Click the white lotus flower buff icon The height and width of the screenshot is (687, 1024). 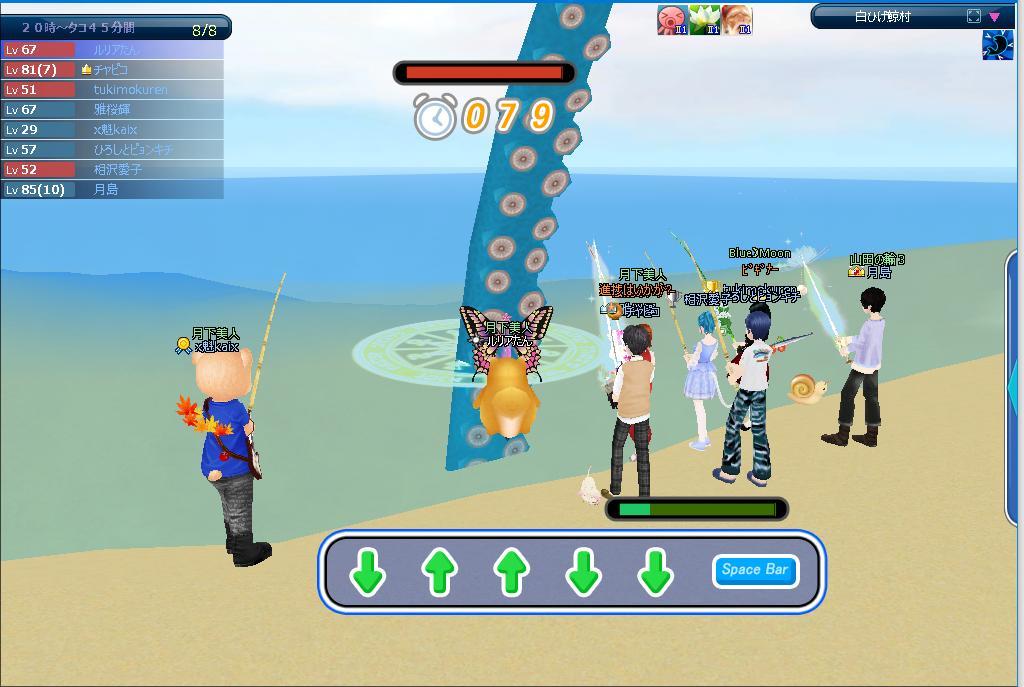pos(704,20)
